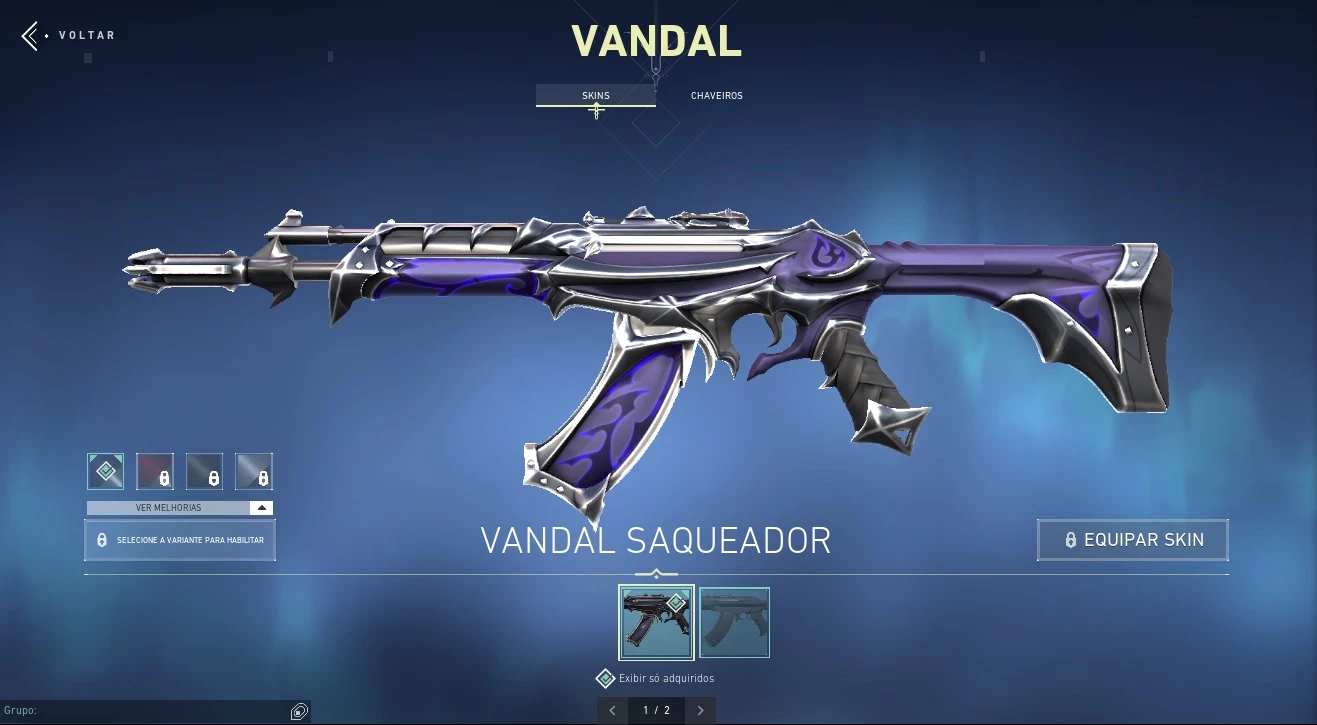This screenshot has height=725, width=1317.
Task: Switch to the Skins tab
Action: click(596, 96)
